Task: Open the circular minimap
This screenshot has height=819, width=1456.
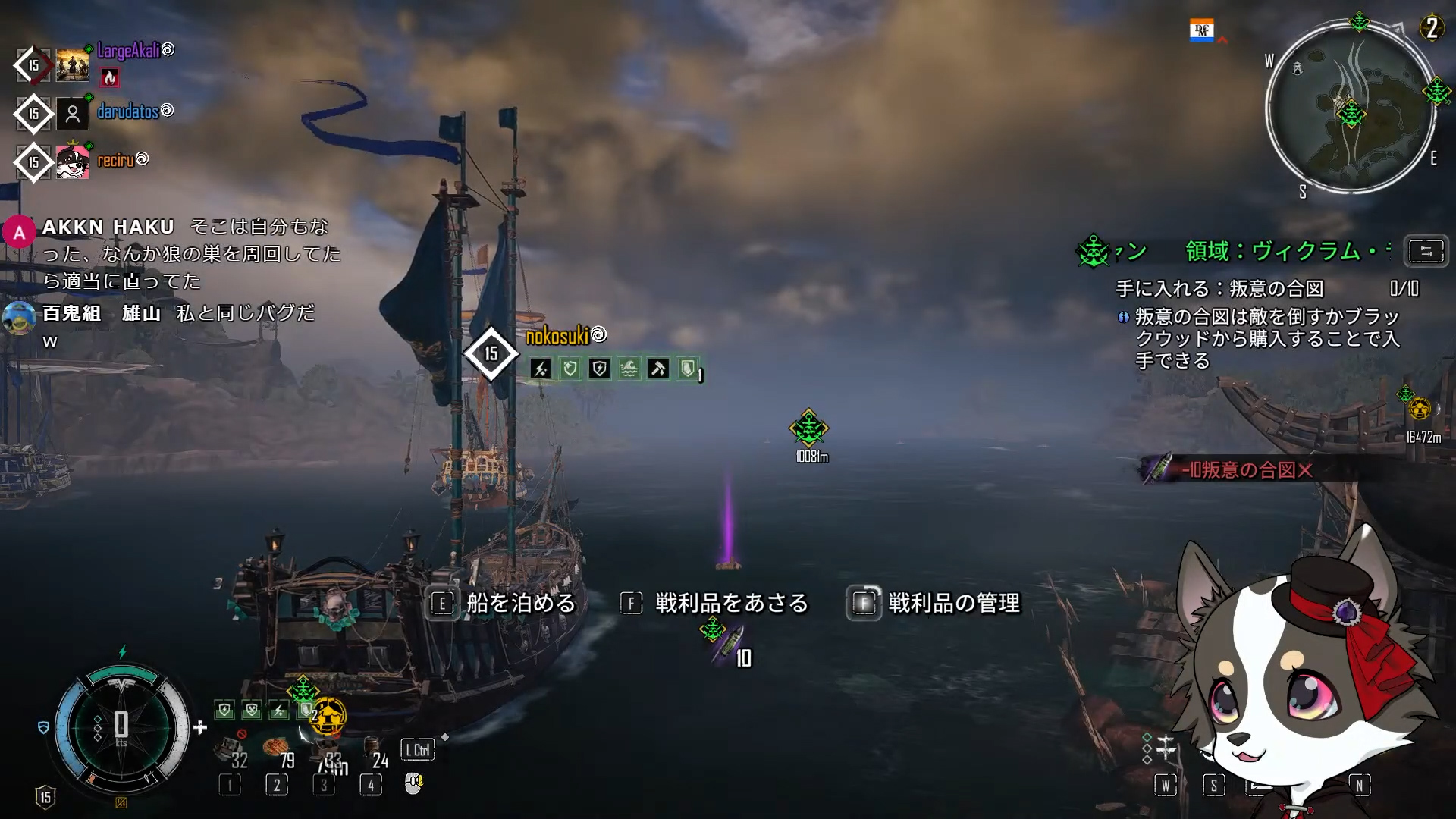Action: (1351, 108)
